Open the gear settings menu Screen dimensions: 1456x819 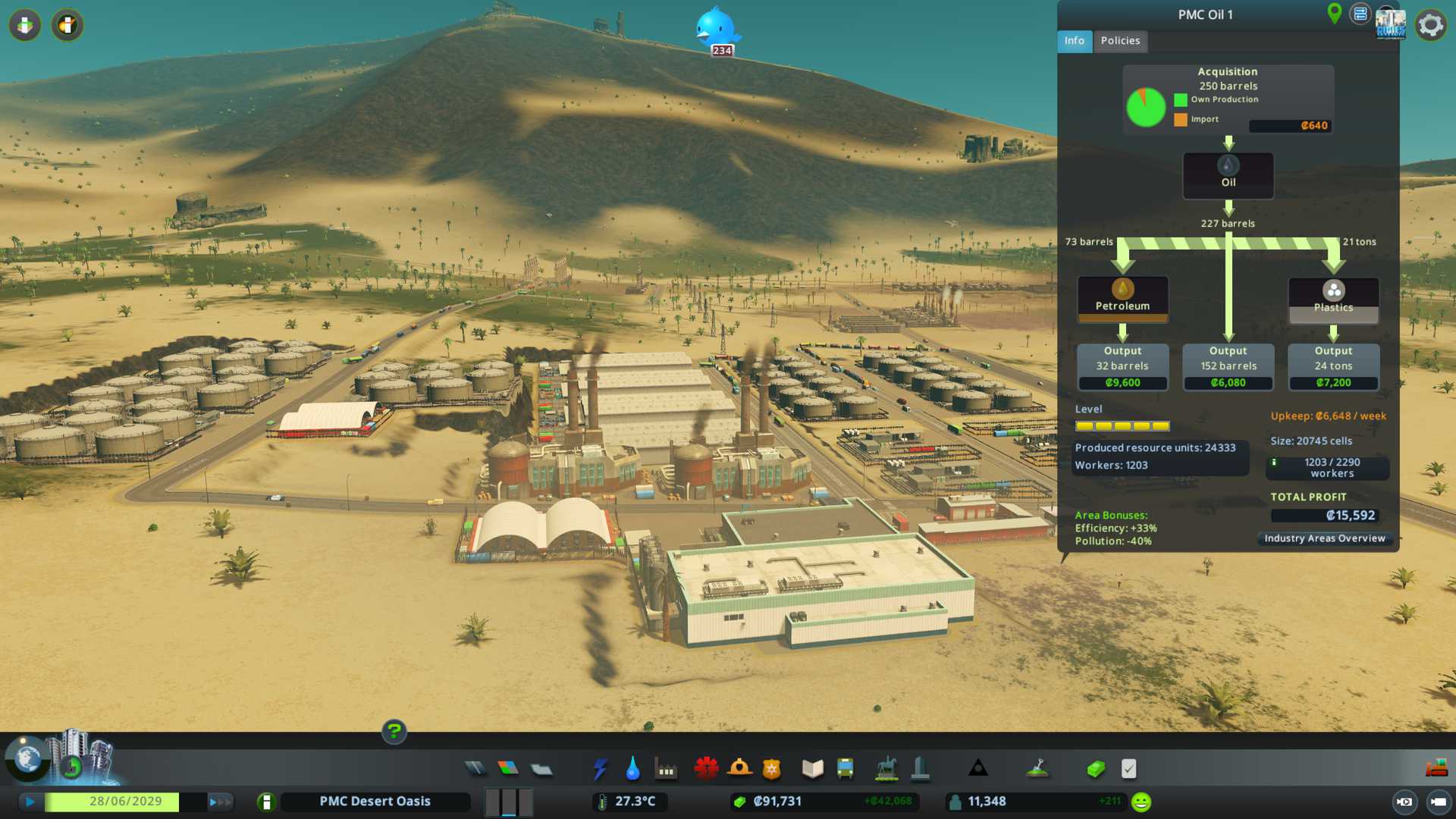click(1430, 26)
